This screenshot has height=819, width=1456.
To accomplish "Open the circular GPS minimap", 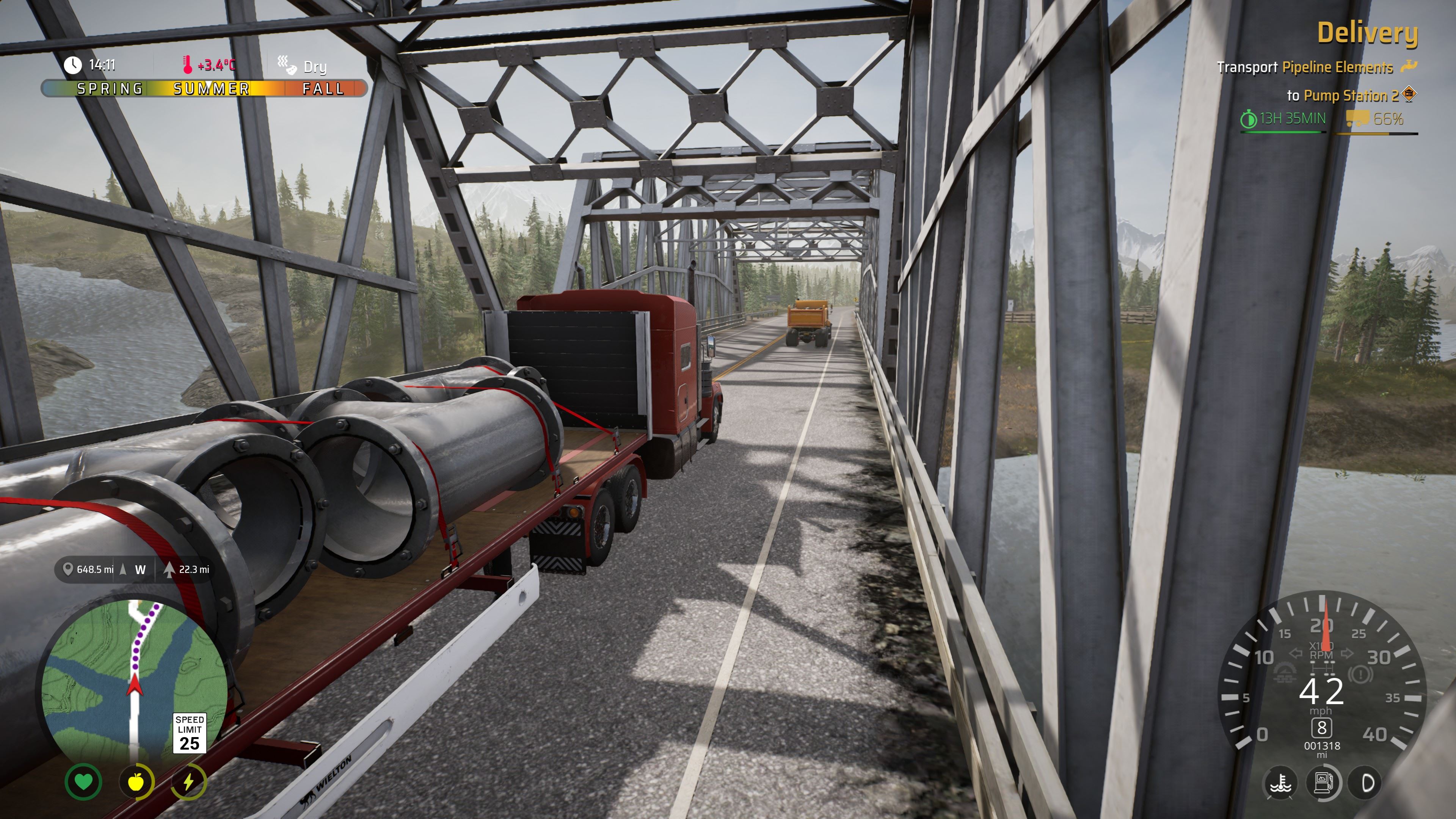I will [x=135, y=684].
